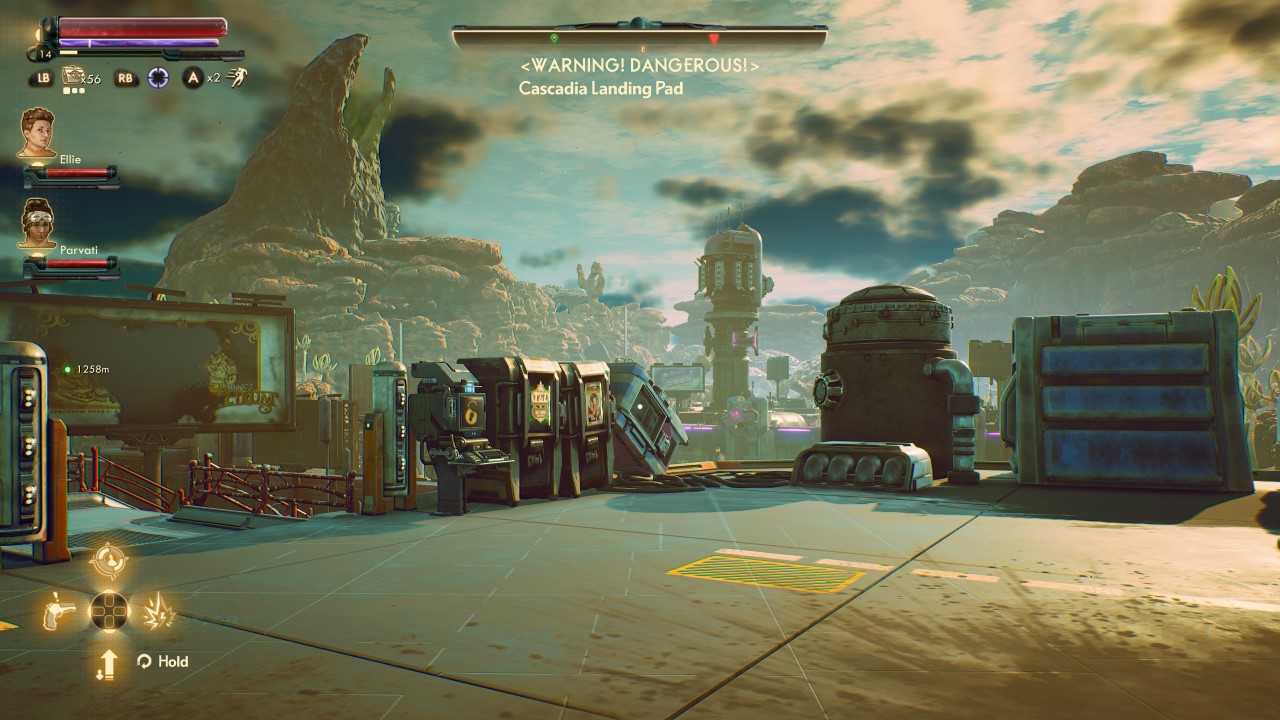Click the sprinting figure dodge icon
Screen dimensions: 1280x720
pyautogui.click(x=237, y=76)
